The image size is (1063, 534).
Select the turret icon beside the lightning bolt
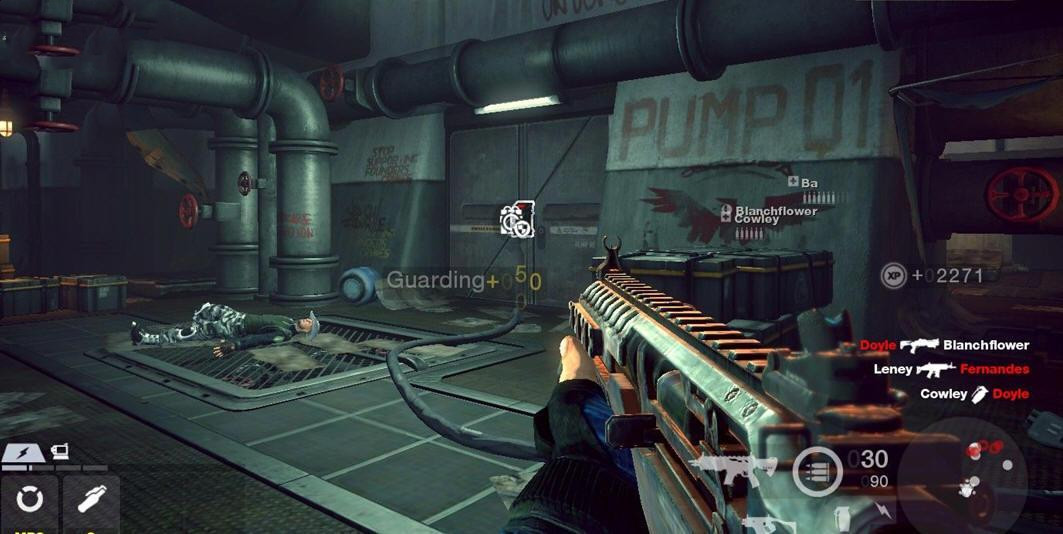click(x=59, y=453)
